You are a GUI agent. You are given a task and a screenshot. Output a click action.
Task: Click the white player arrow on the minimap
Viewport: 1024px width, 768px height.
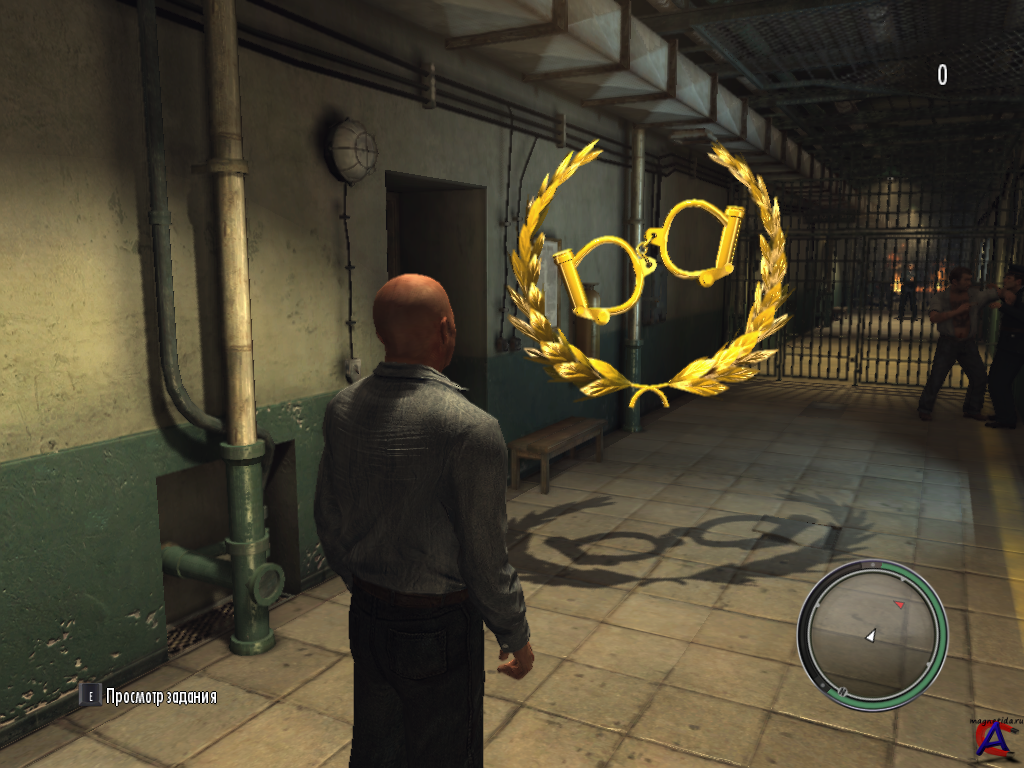point(871,635)
